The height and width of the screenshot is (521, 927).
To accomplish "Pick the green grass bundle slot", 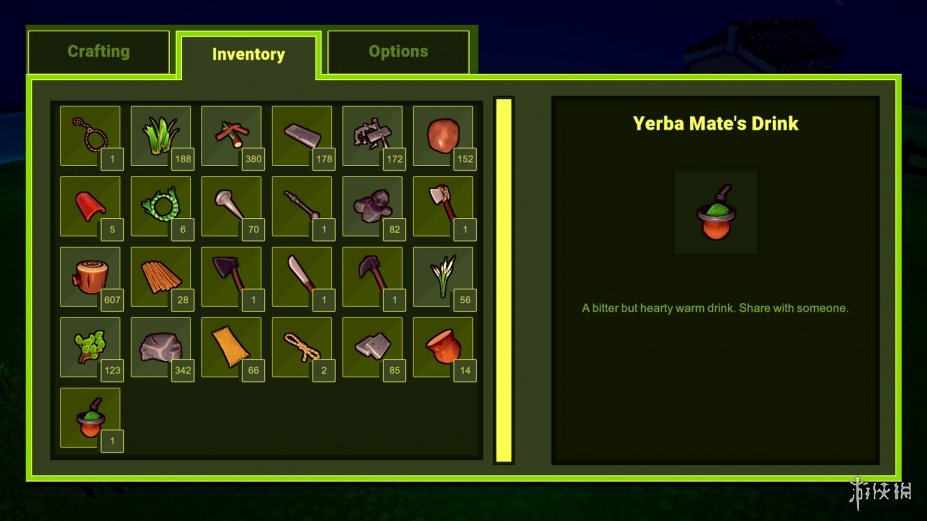I will (161, 136).
